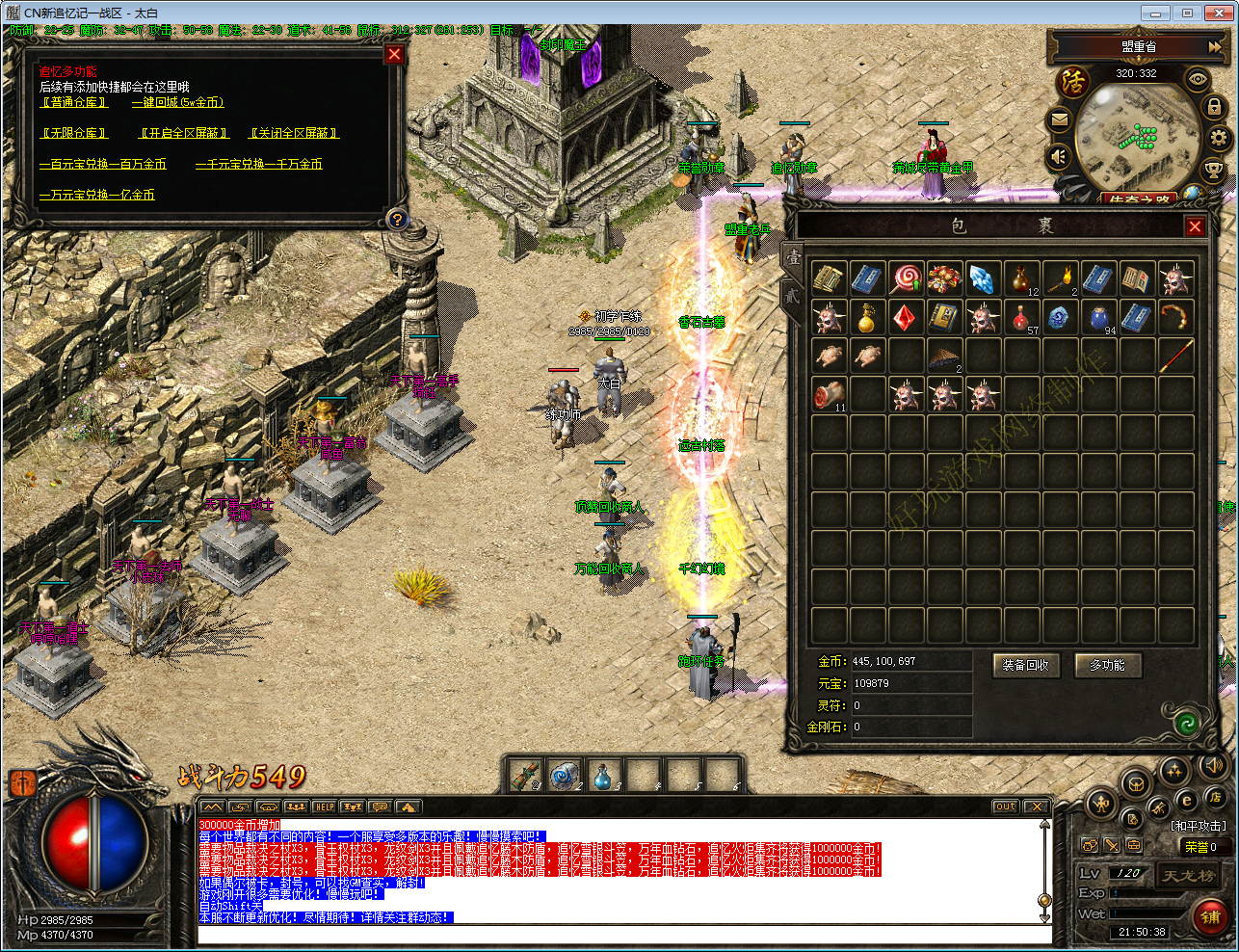The image size is (1239, 952).
Task: Select the swirl lollipop item
Action: (906, 279)
